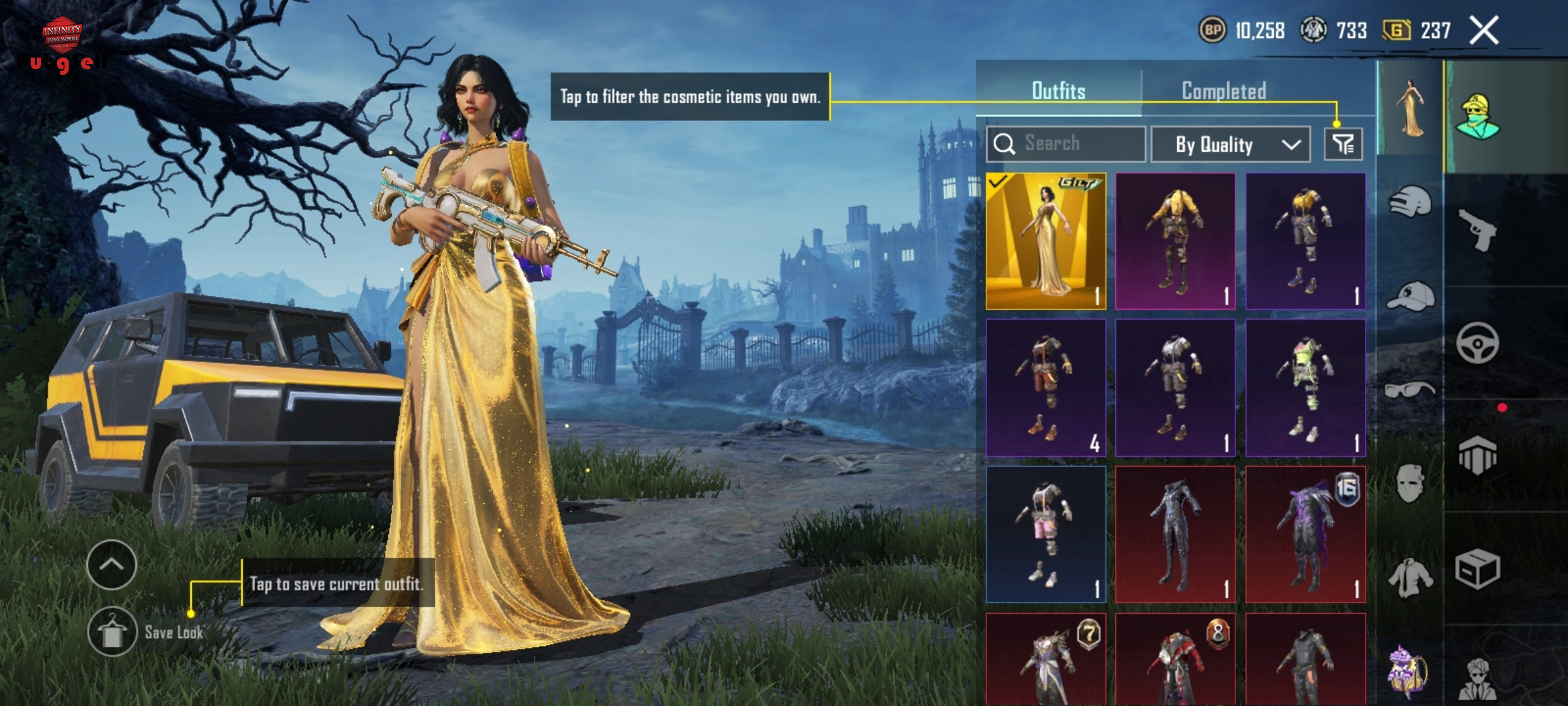The width and height of the screenshot is (1568, 706).
Task: Open the steering wheel vehicles section
Action: click(x=1478, y=343)
